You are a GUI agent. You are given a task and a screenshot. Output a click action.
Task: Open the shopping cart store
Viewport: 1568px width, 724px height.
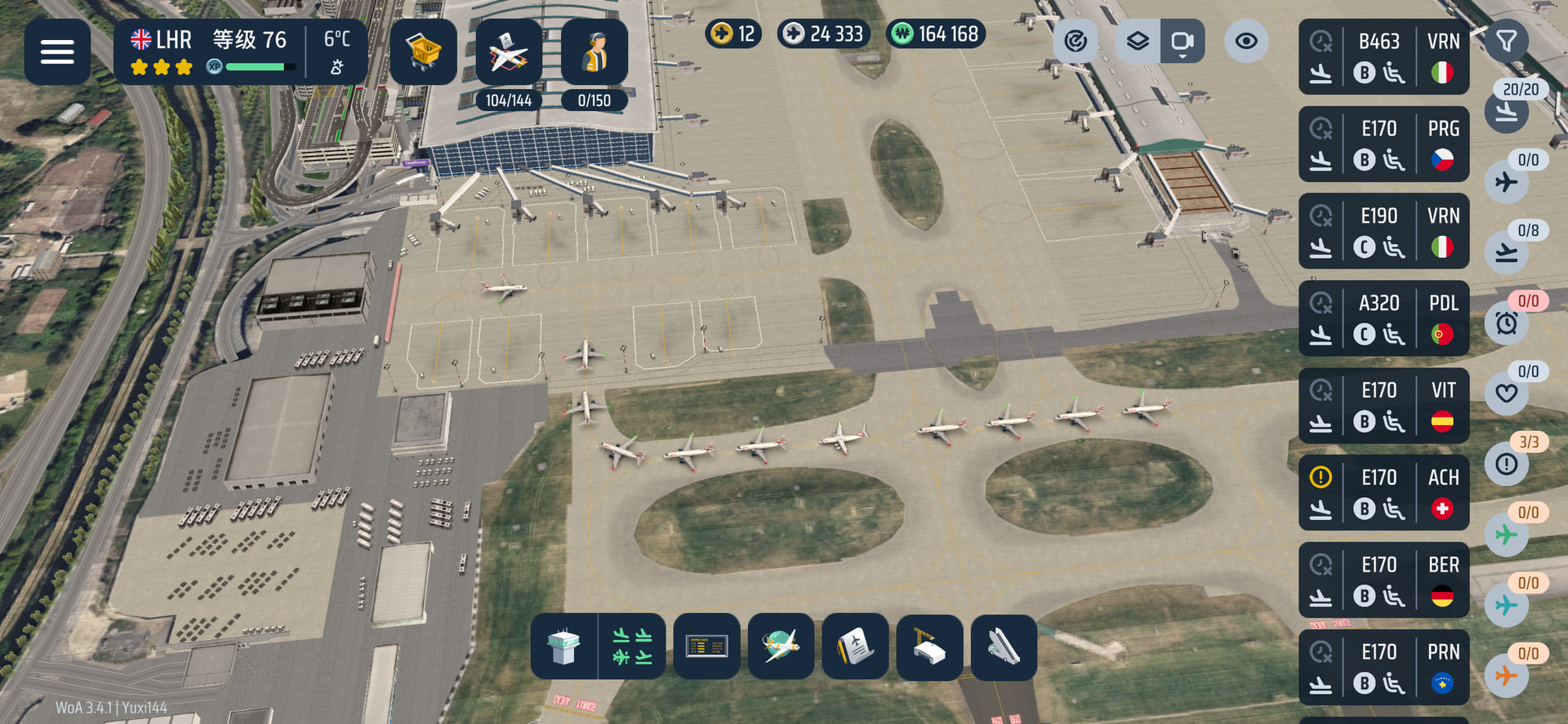tap(423, 52)
